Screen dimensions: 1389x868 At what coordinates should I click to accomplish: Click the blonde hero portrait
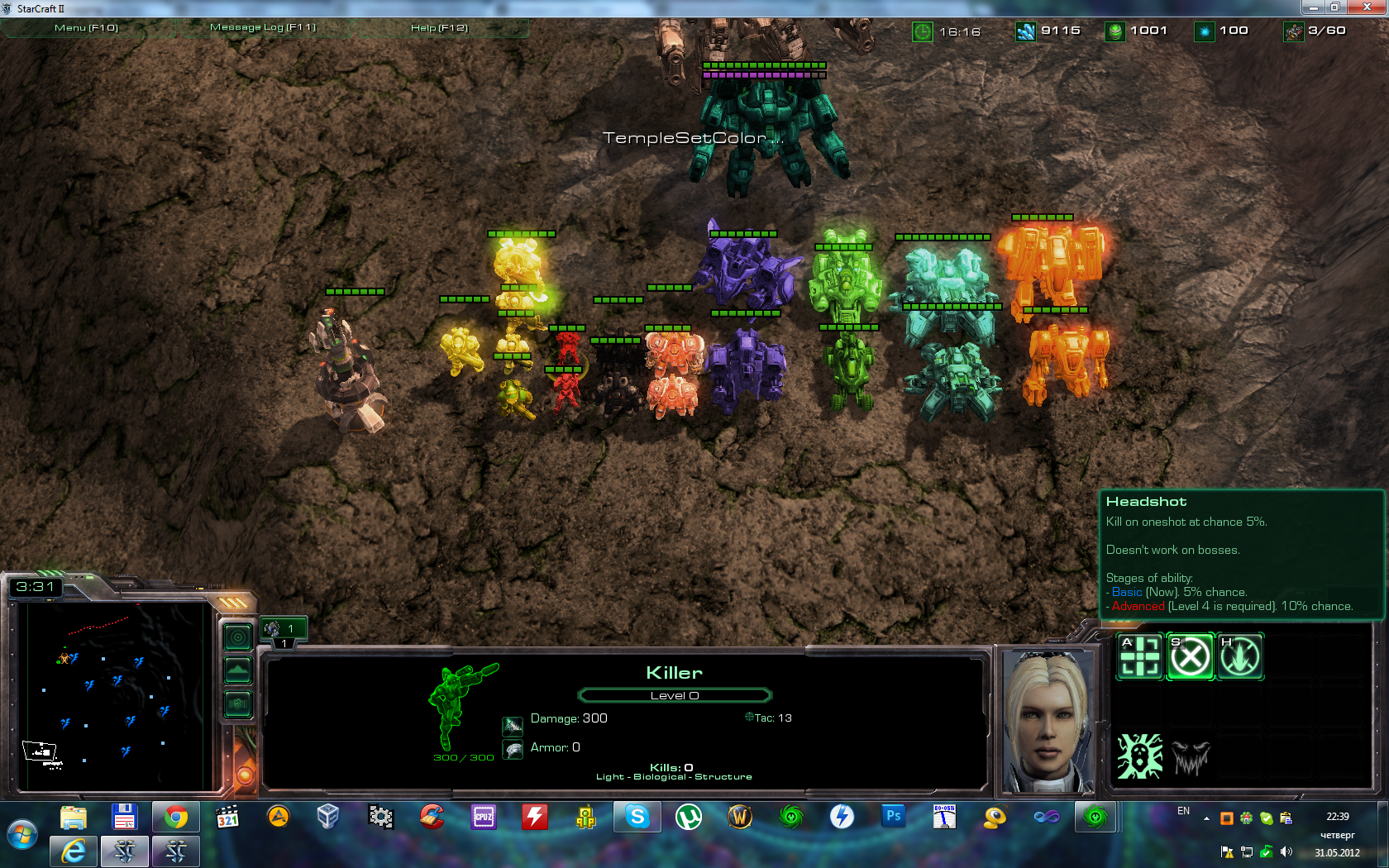tap(1047, 721)
